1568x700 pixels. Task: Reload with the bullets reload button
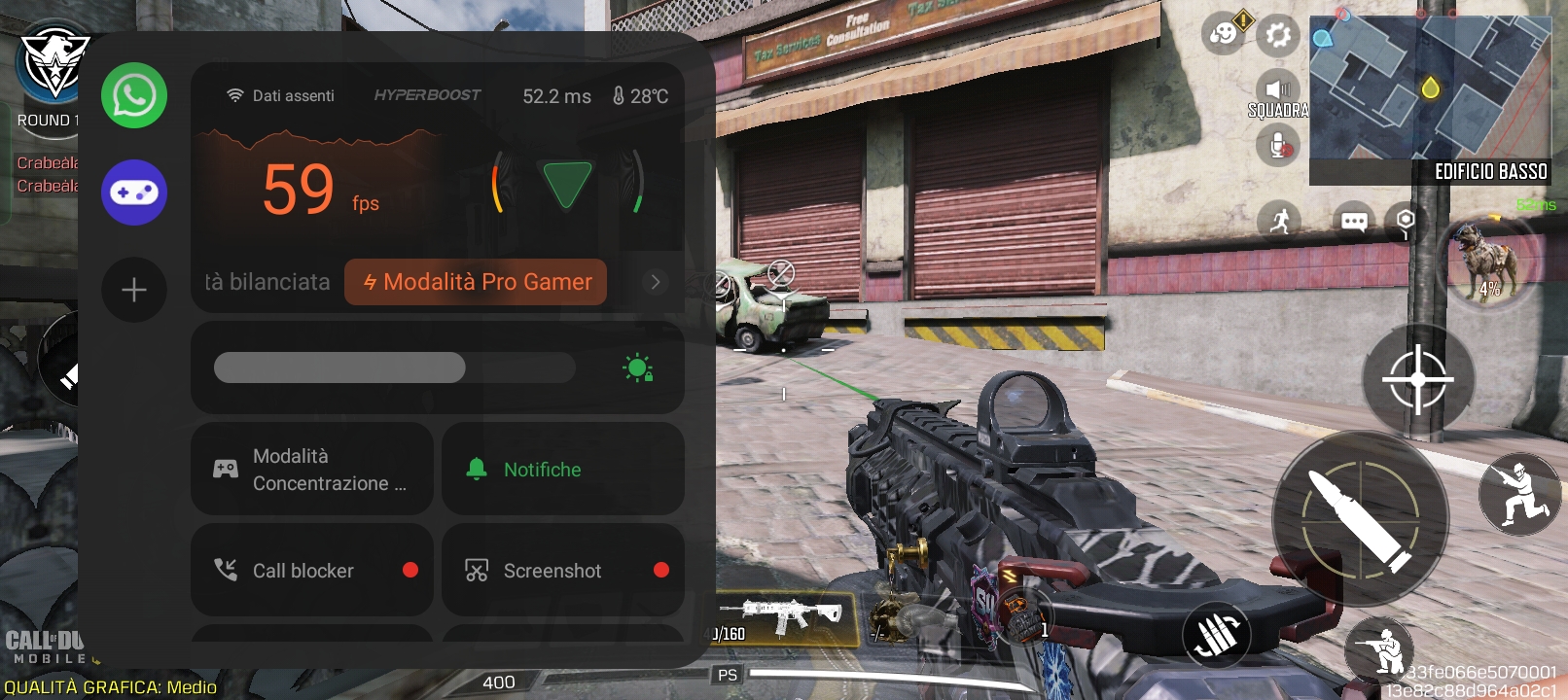click(x=1216, y=634)
